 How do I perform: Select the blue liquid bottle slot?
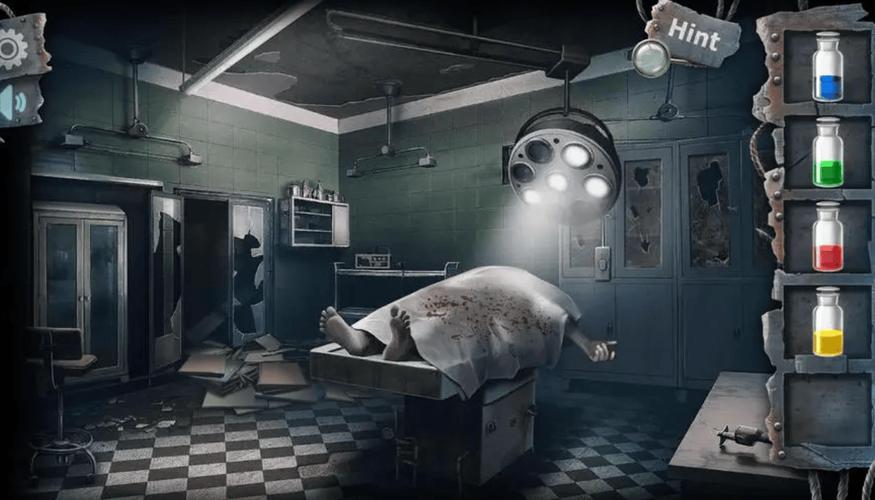pos(827,68)
